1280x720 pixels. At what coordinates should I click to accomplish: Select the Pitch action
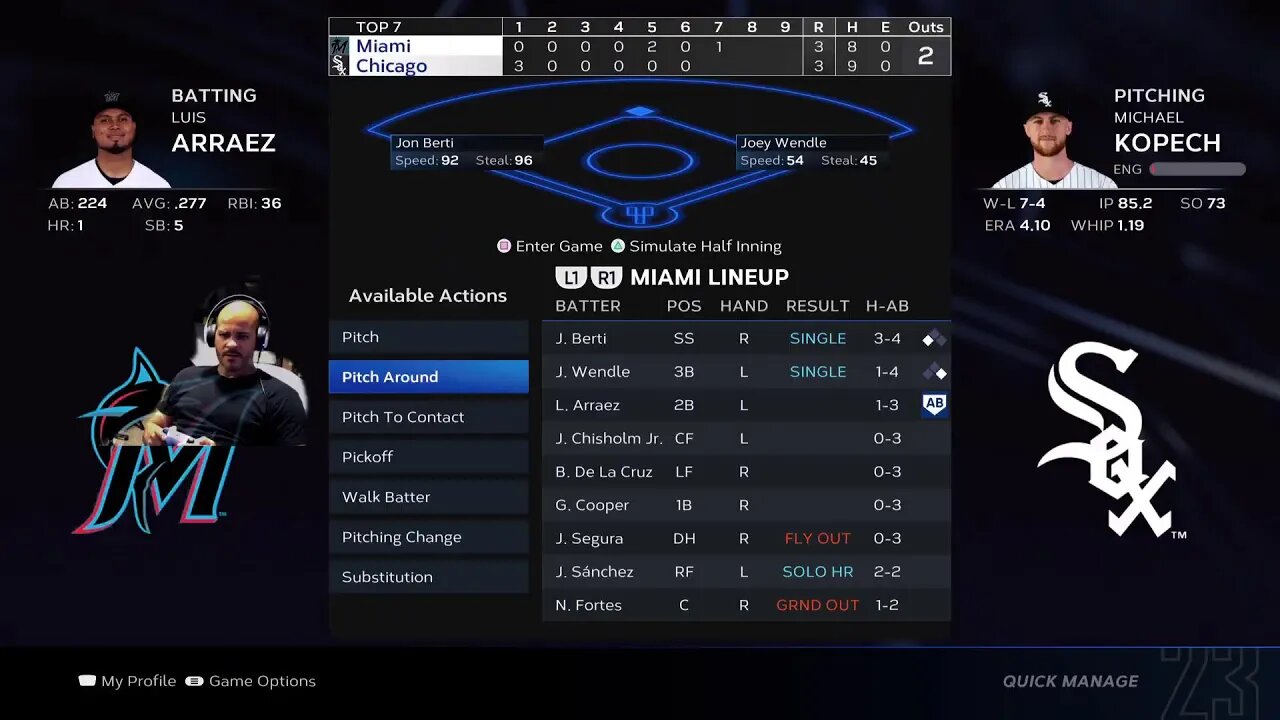[428, 337]
